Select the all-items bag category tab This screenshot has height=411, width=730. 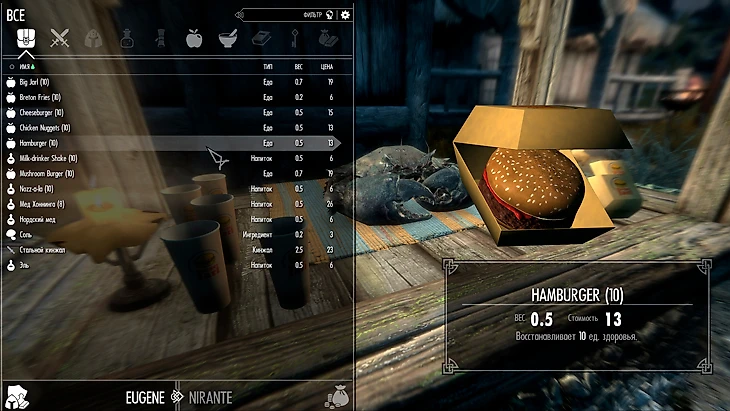tap(24, 38)
